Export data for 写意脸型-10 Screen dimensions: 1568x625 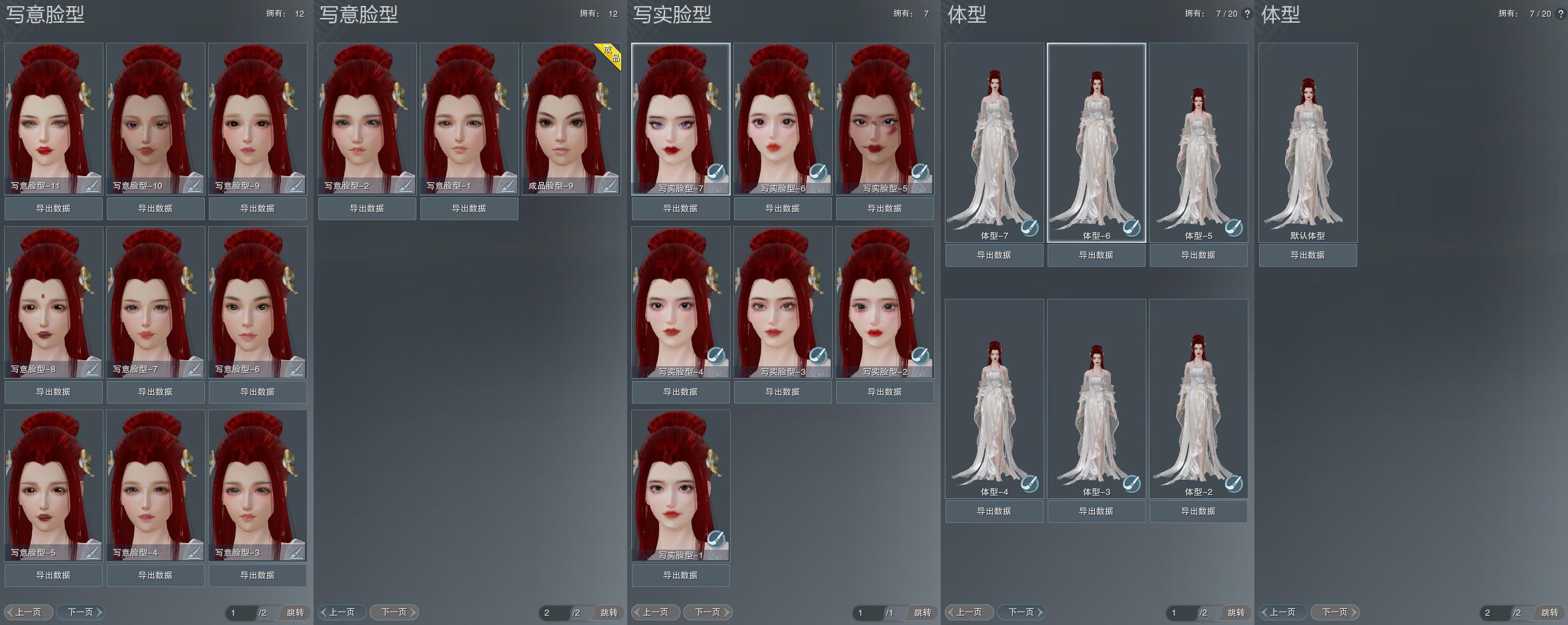click(x=155, y=209)
